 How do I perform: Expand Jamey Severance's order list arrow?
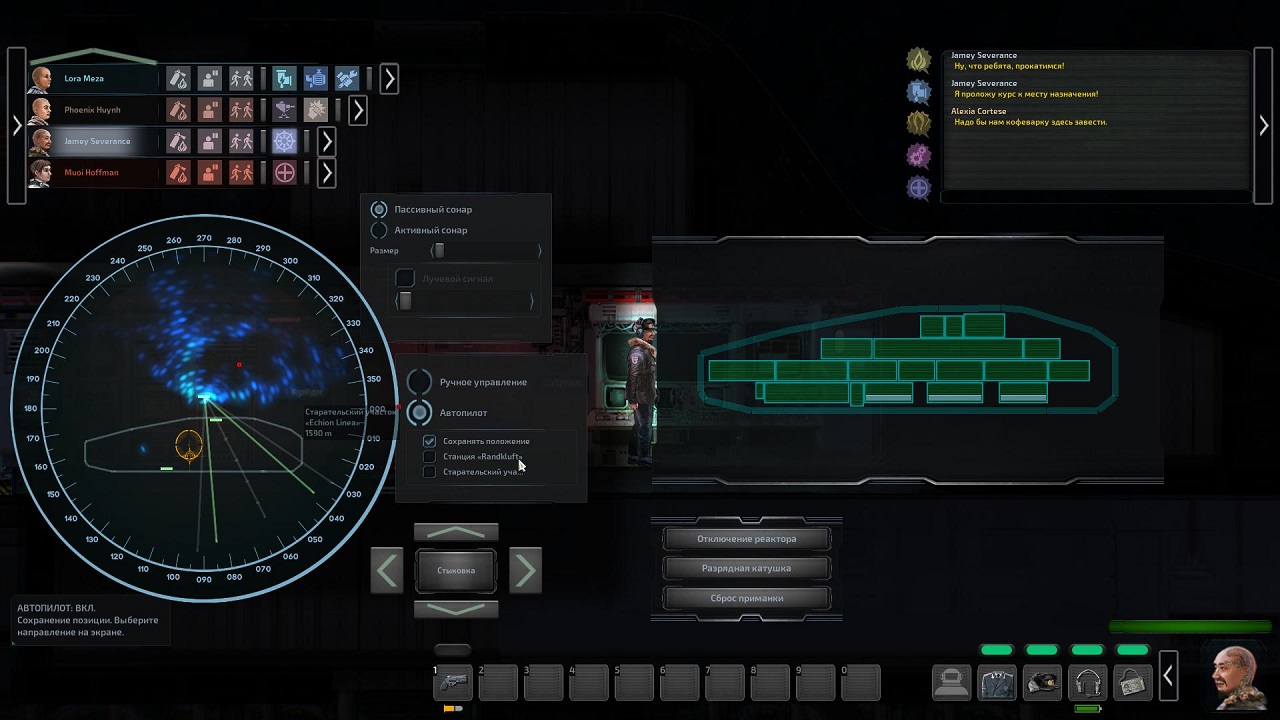coord(326,141)
